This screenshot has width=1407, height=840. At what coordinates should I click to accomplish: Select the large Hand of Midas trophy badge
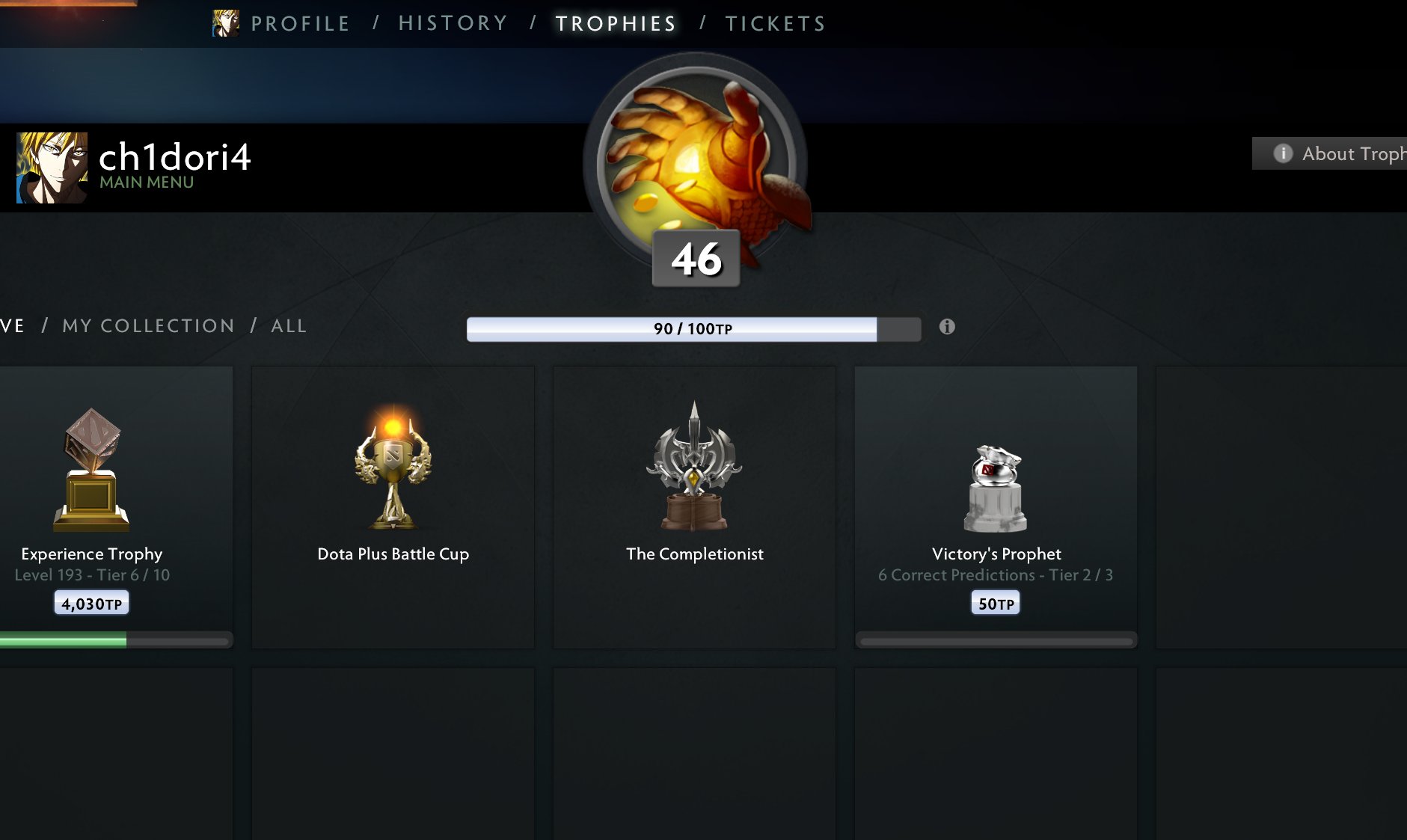[696, 157]
